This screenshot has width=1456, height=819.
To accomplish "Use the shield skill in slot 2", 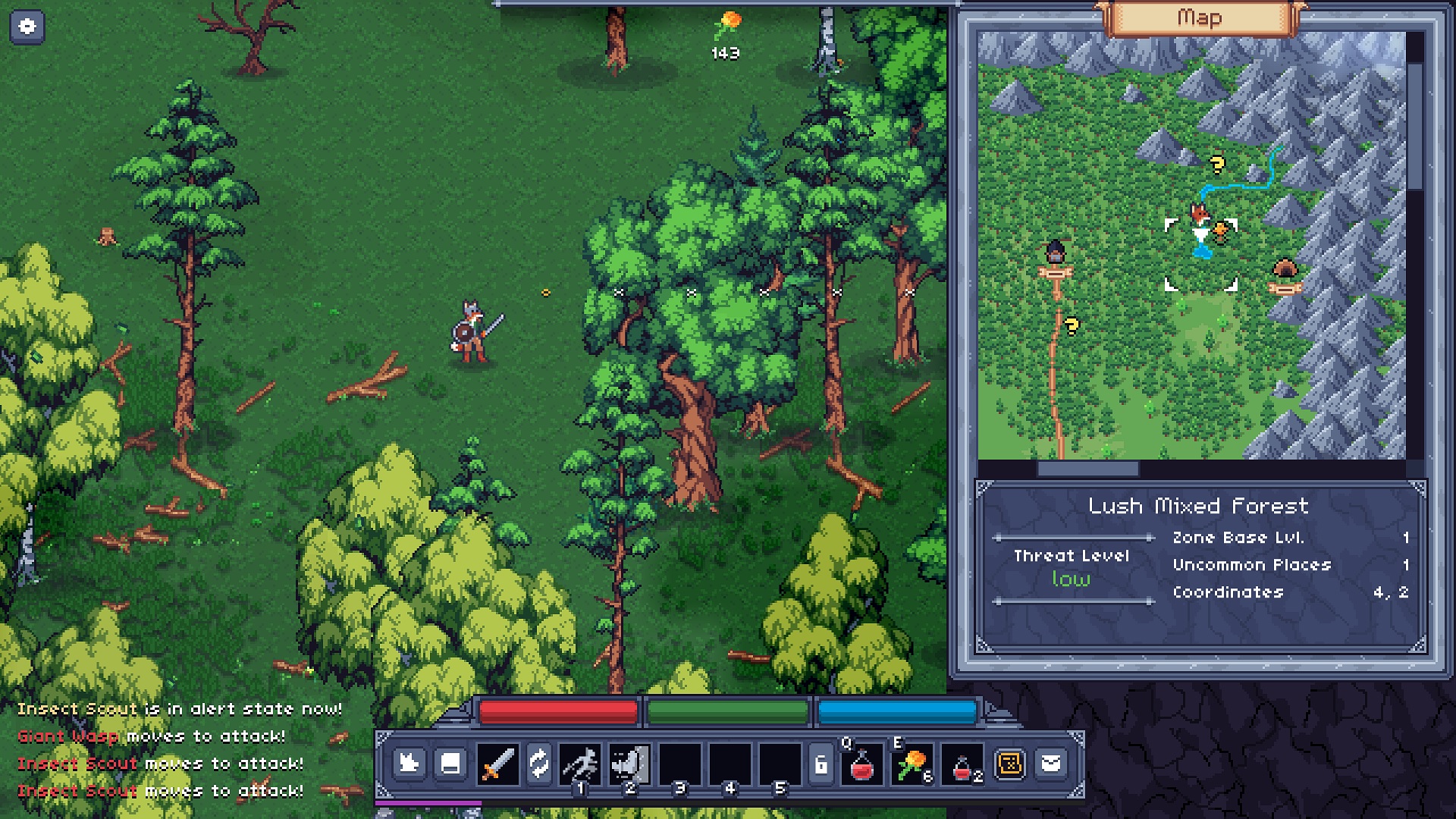I will [629, 764].
